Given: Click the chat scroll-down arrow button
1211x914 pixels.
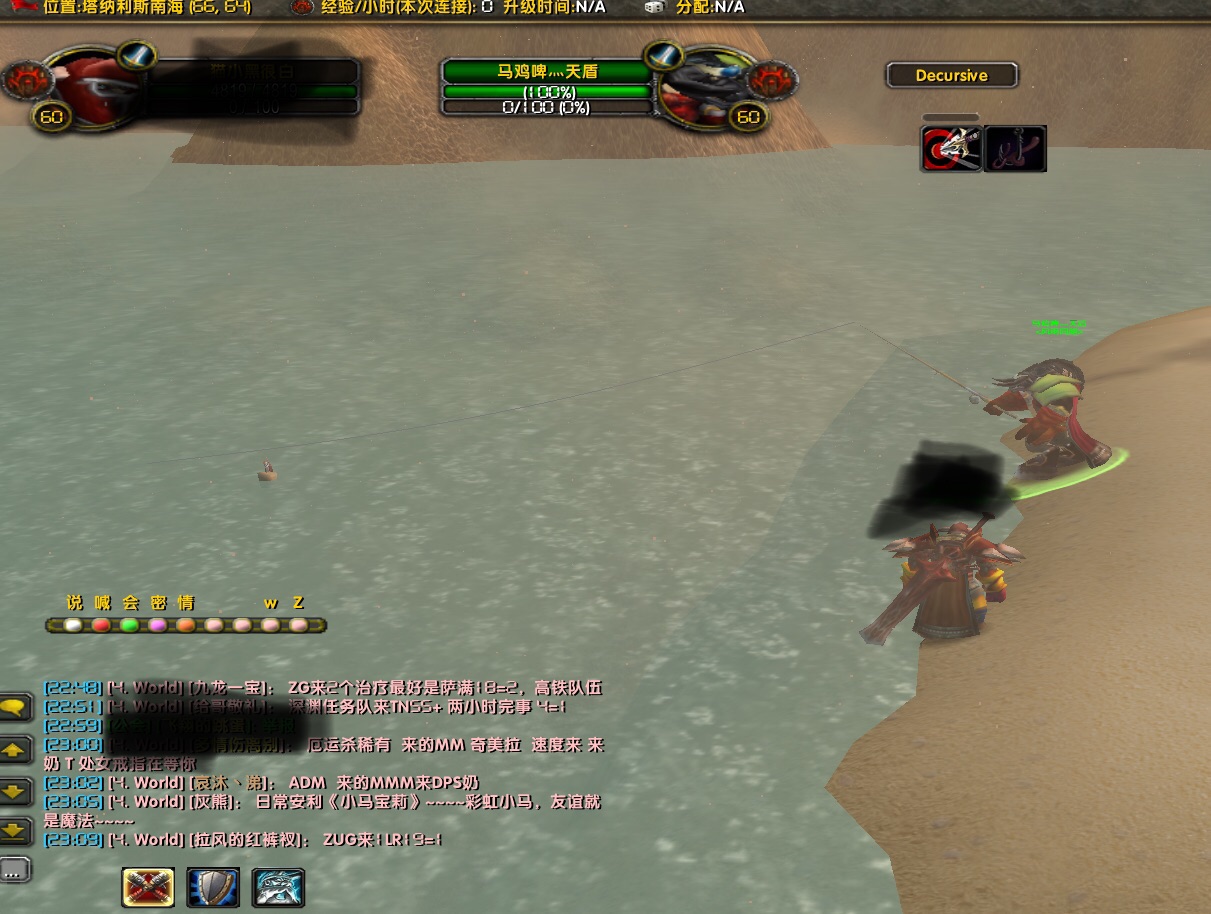Looking at the screenshot, I should click(15, 790).
